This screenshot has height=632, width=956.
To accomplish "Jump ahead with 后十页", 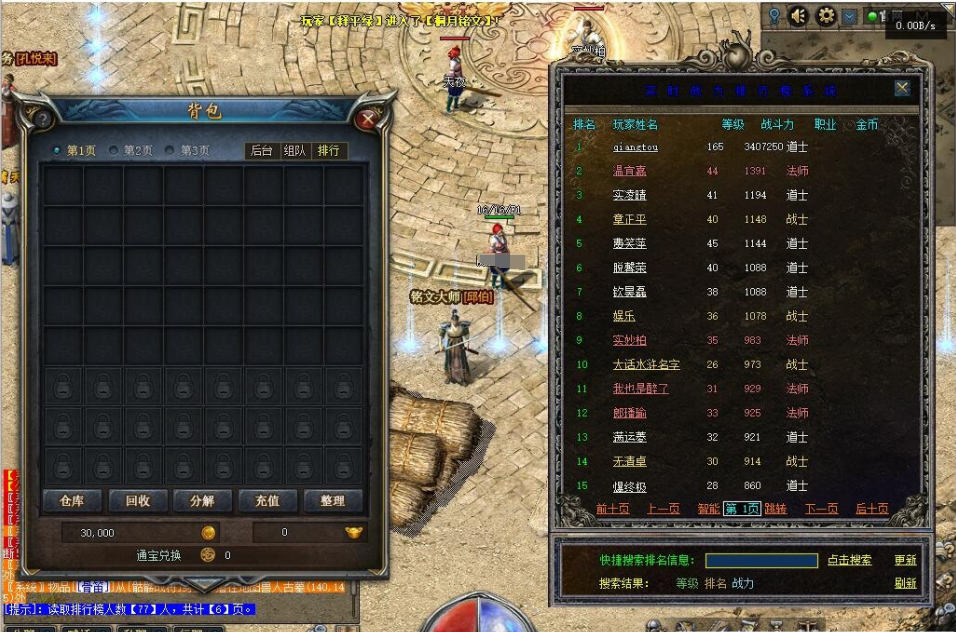I will (x=872, y=509).
